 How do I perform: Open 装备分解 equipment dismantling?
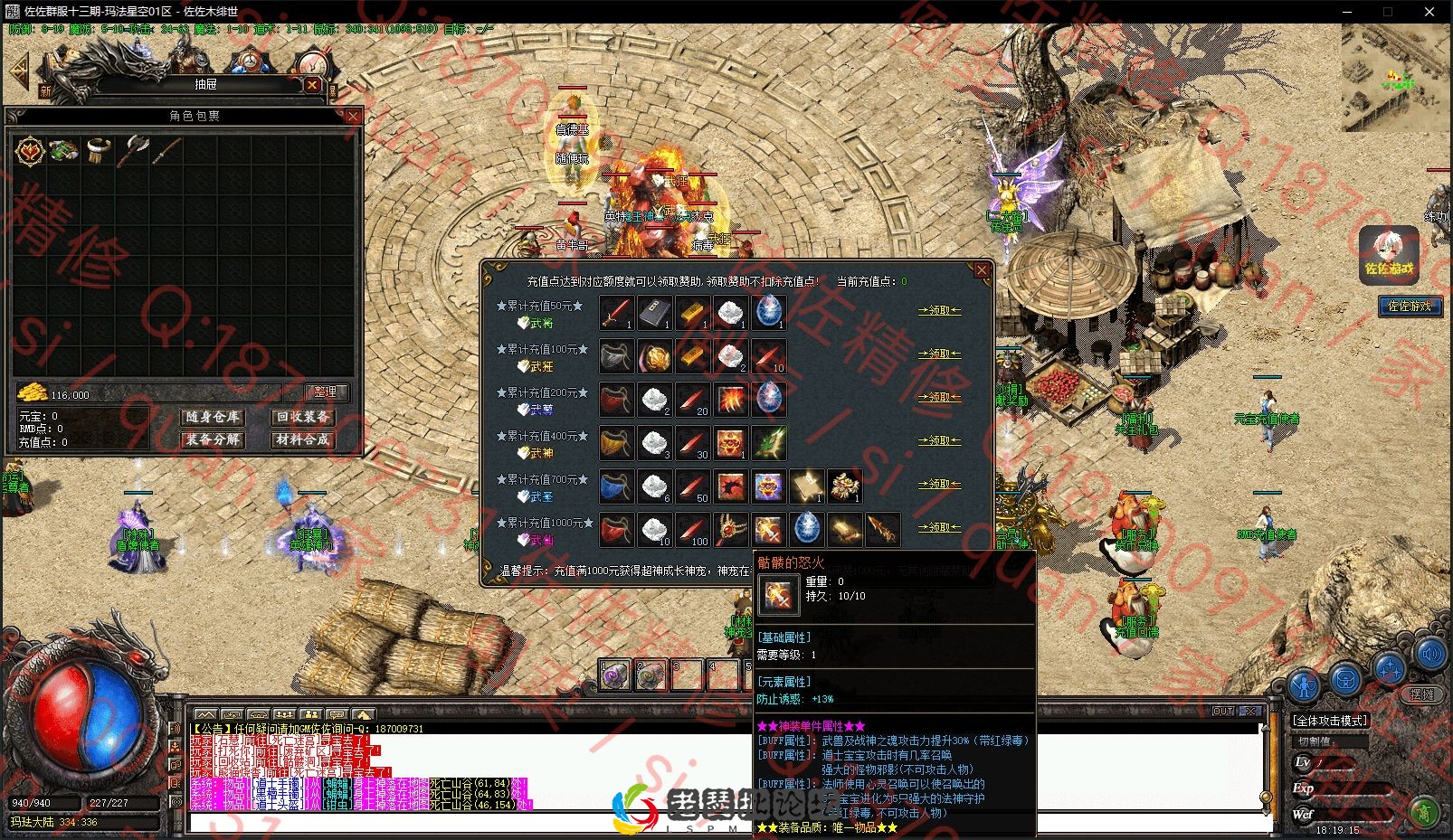[x=213, y=439]
